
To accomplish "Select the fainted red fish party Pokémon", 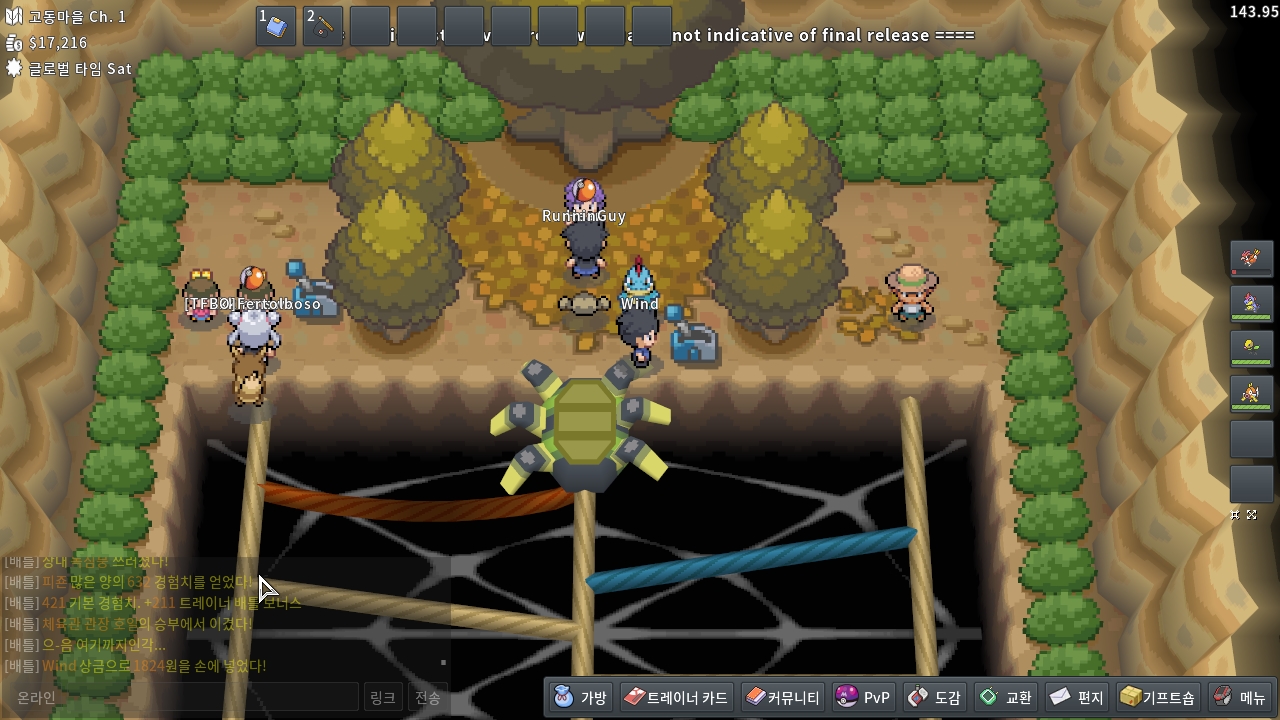I will pos(1251,259).
